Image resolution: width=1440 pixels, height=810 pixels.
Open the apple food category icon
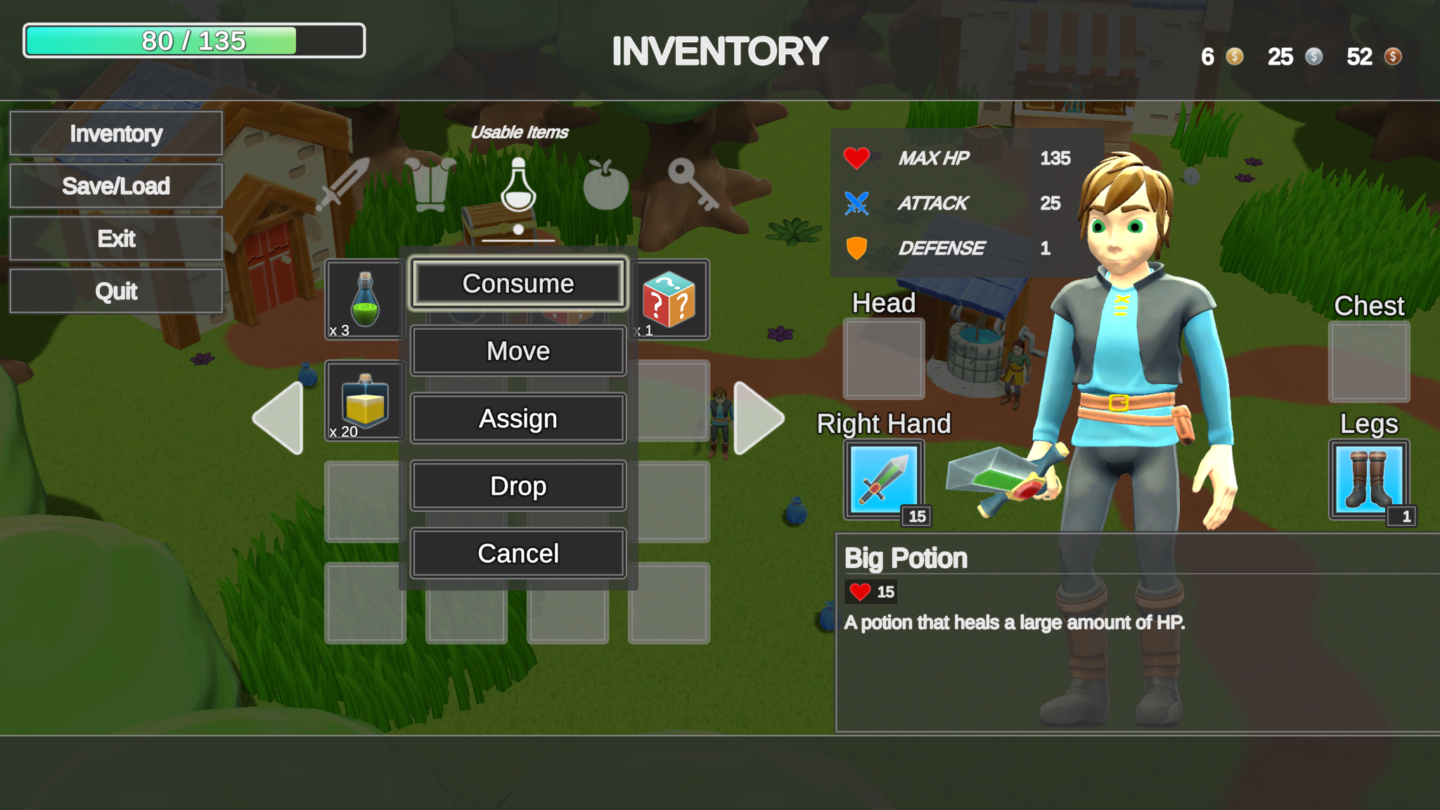tap(606, 186)
